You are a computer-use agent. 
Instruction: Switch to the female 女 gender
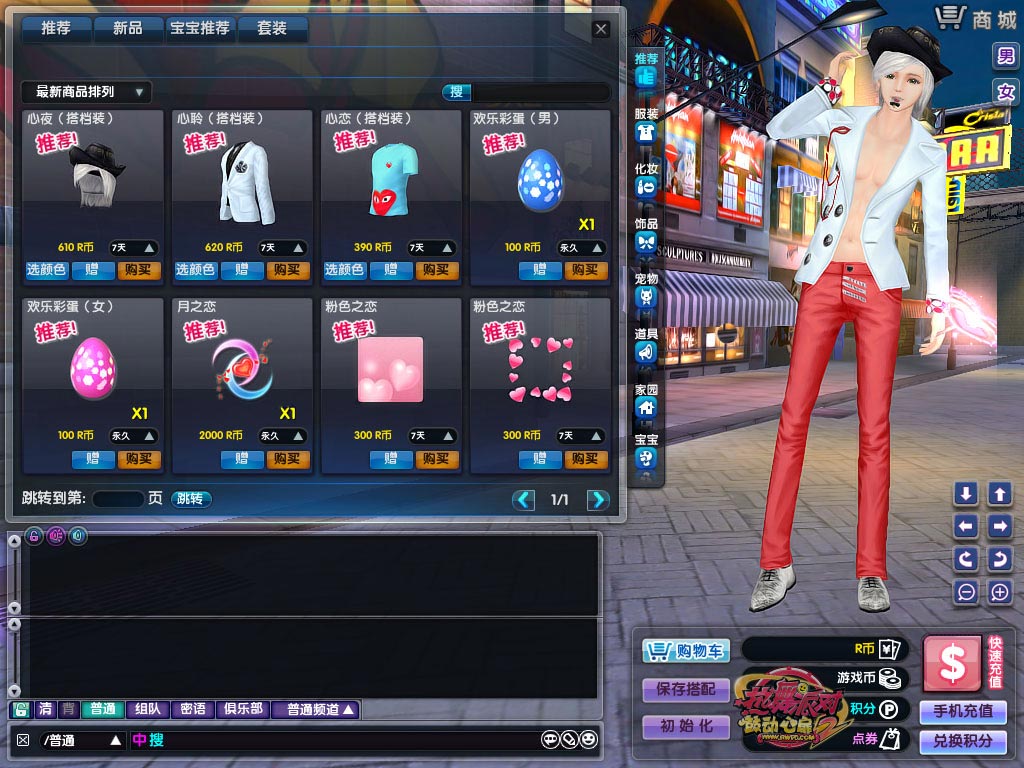[1005, 92]
